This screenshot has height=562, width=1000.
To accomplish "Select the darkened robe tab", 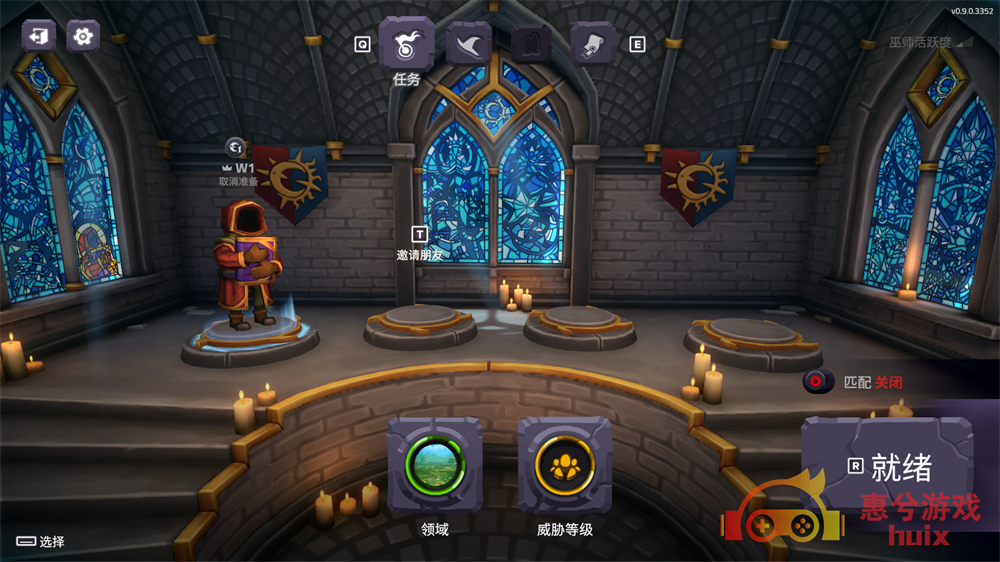I will coord(531,44).
